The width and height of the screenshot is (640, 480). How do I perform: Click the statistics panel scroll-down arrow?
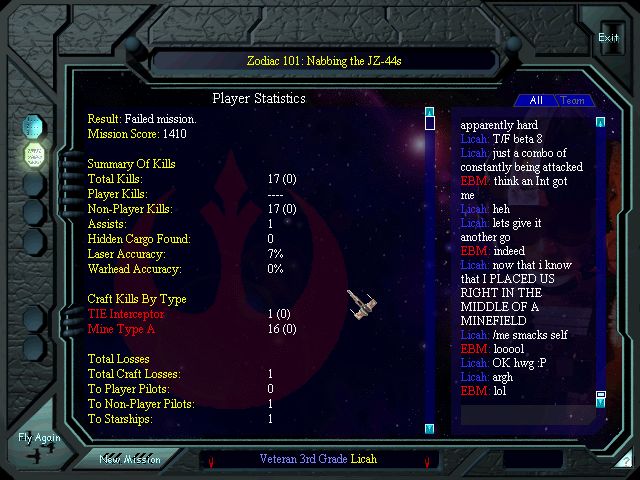pos(429,428)
